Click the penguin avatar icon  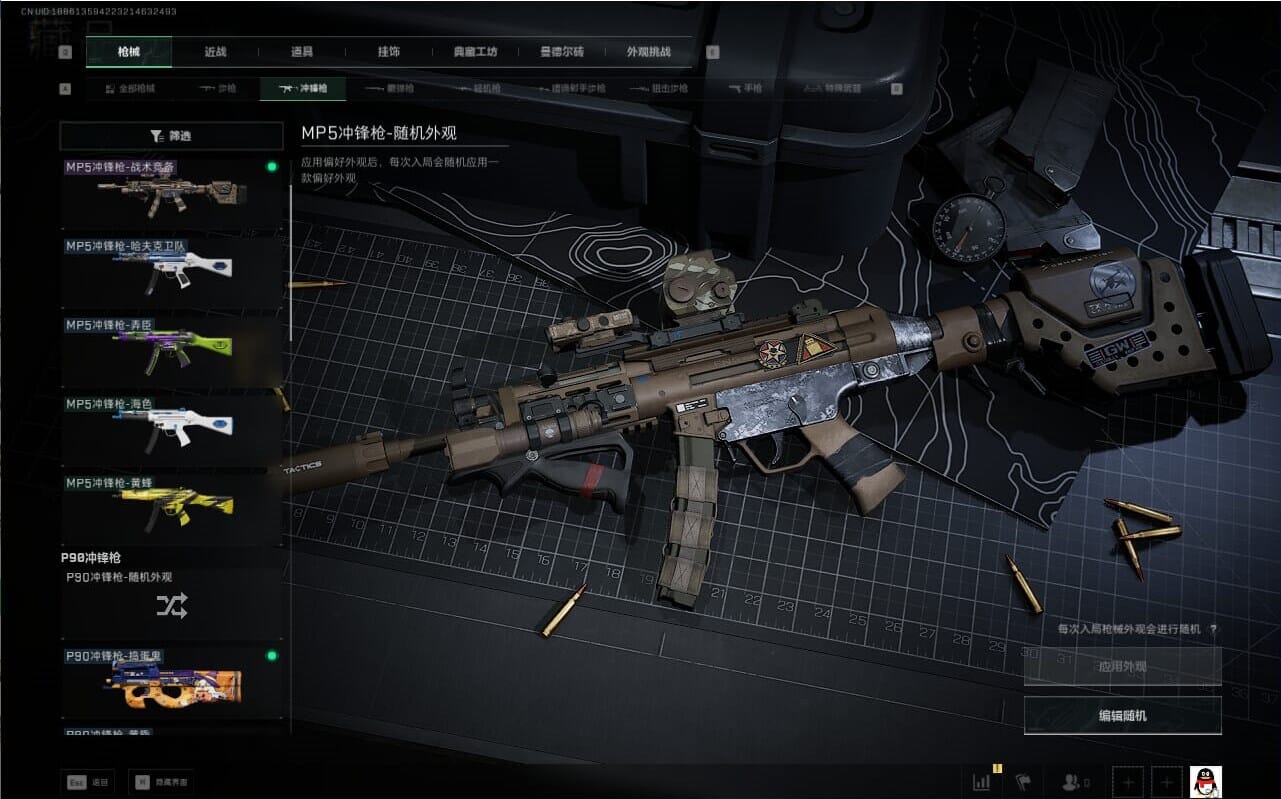point(1205,781)
